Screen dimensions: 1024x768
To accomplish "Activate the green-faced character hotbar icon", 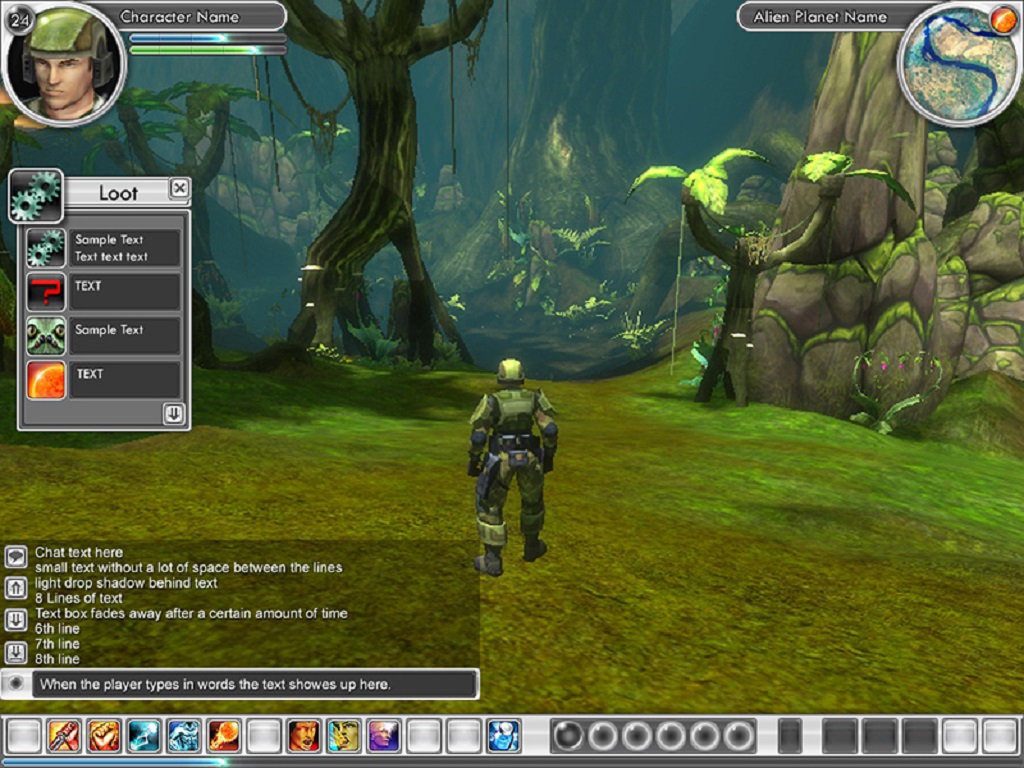I will click(344, 736).
